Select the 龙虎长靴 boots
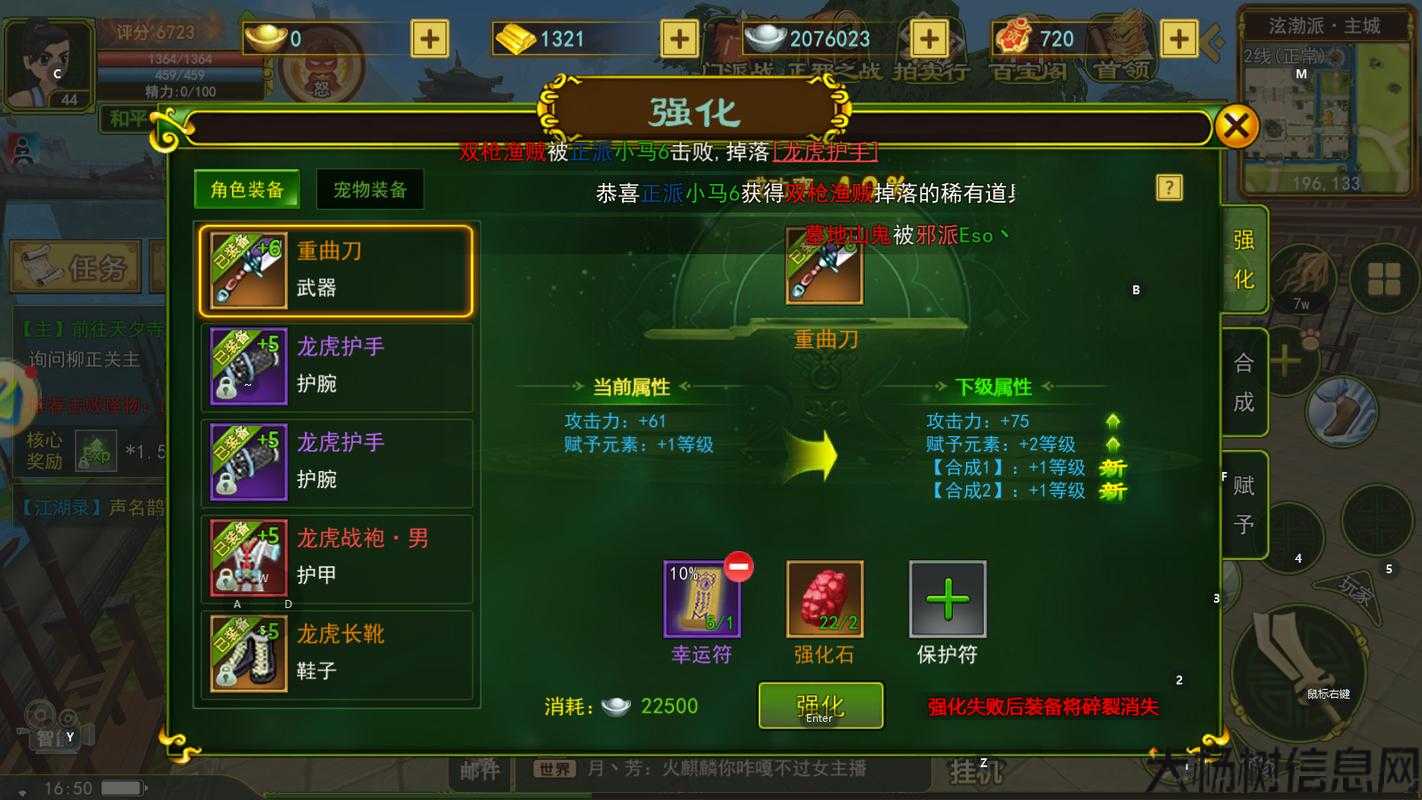This screenshot has width=1422, height=800. click(337, 655)
